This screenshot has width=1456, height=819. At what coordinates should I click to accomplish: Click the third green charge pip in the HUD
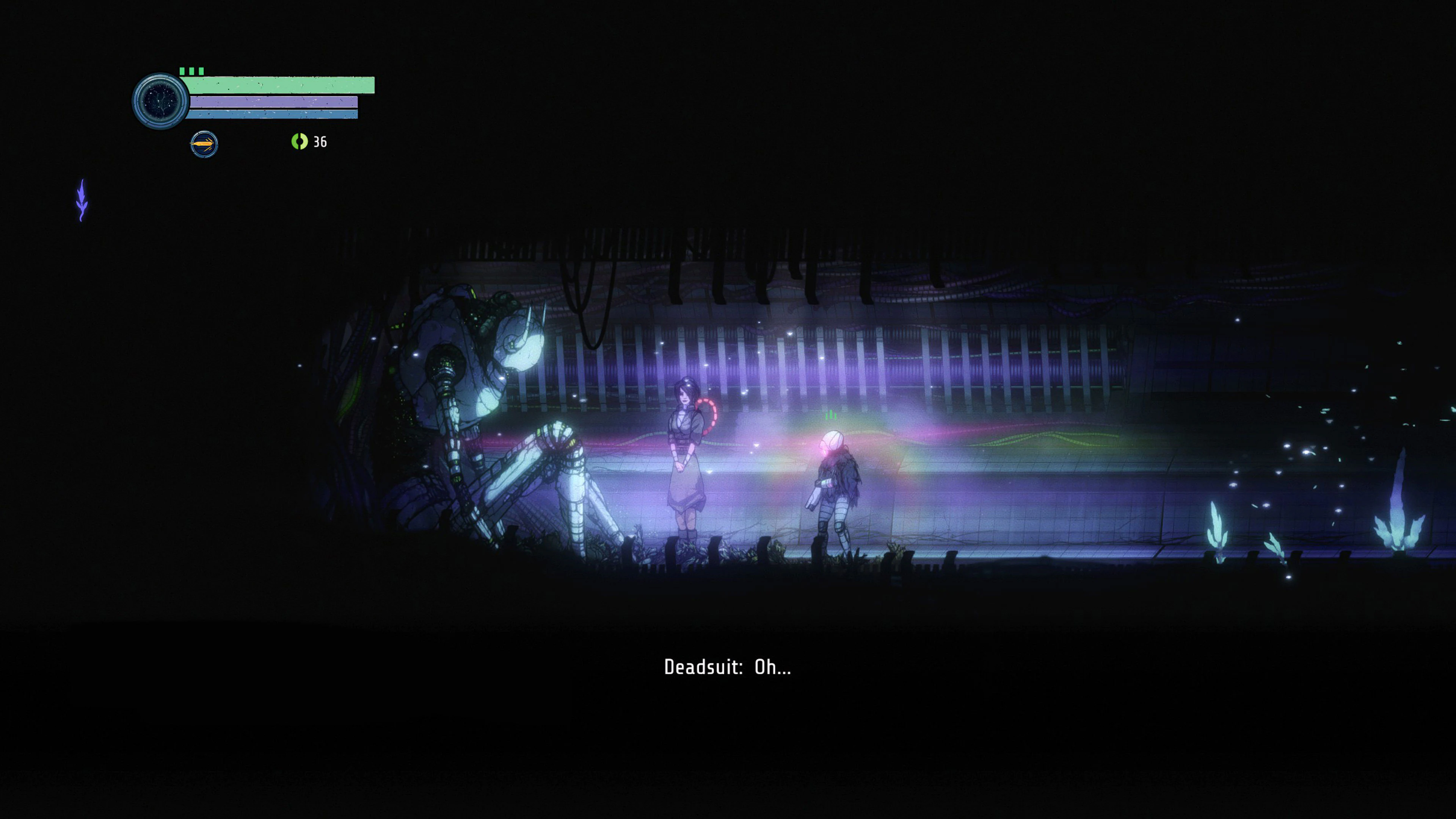point(201,71)
